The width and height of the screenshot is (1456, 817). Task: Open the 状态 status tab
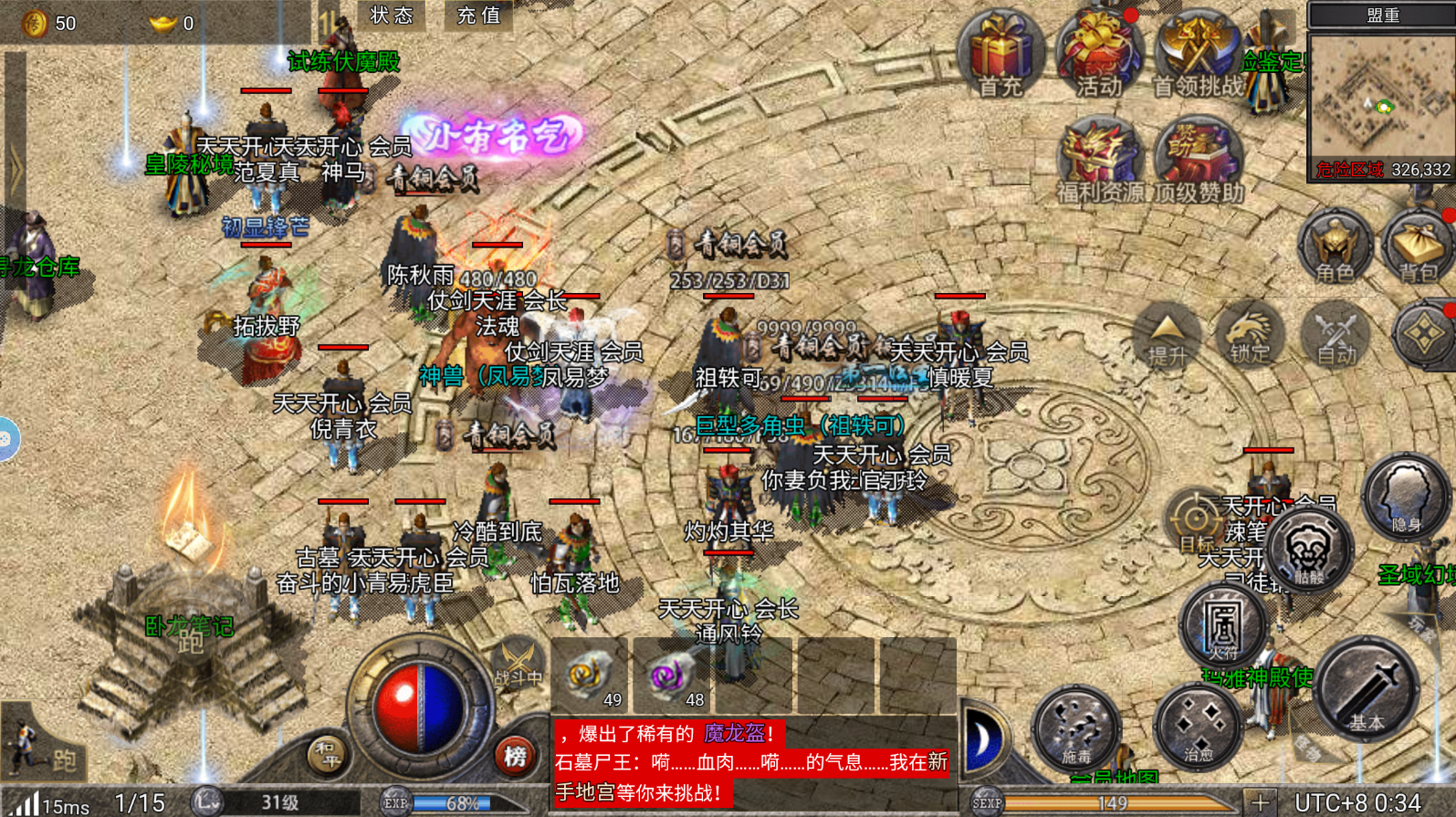(x=392, y=15)
